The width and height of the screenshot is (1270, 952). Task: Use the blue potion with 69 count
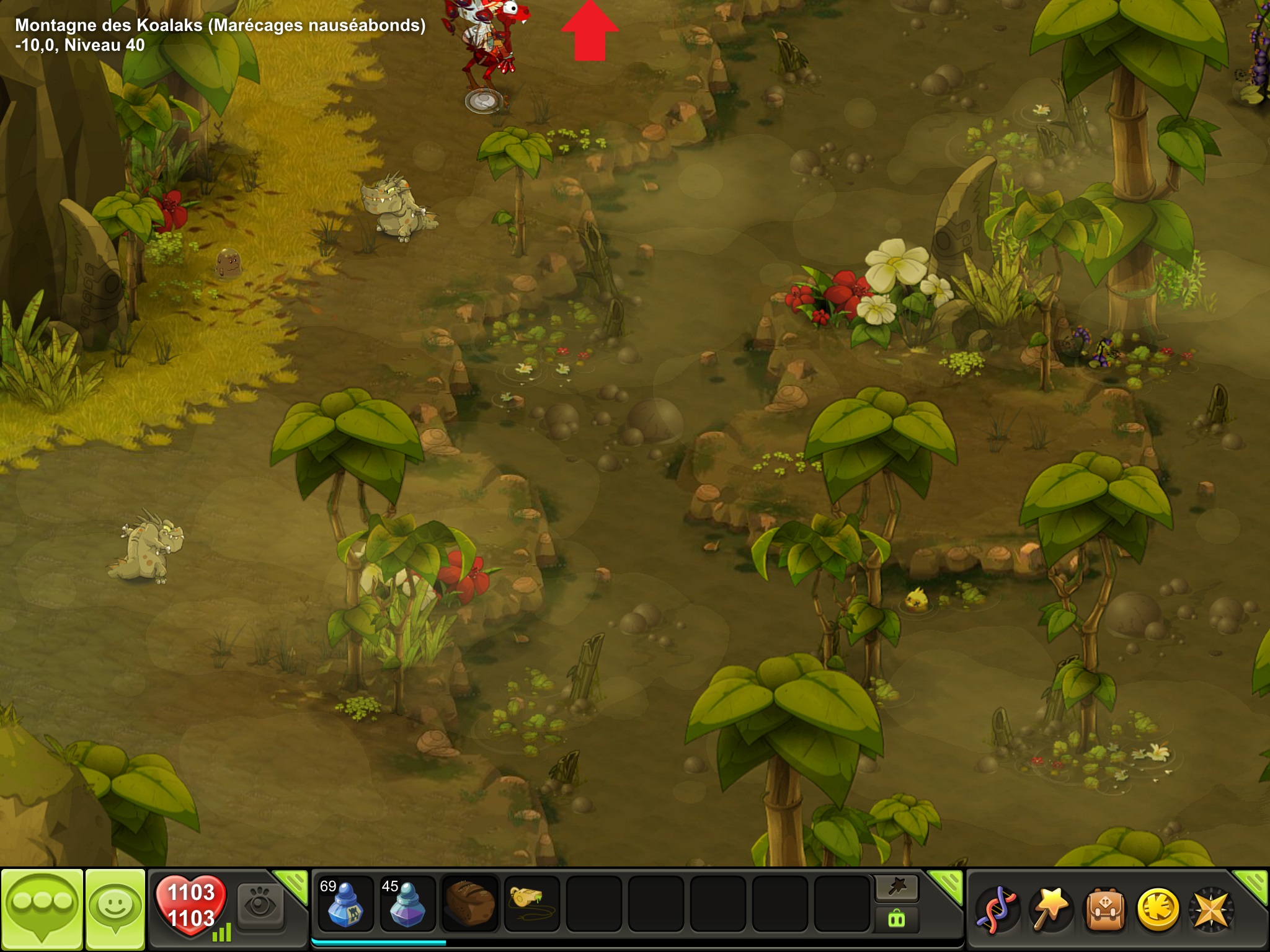(345, 904)
